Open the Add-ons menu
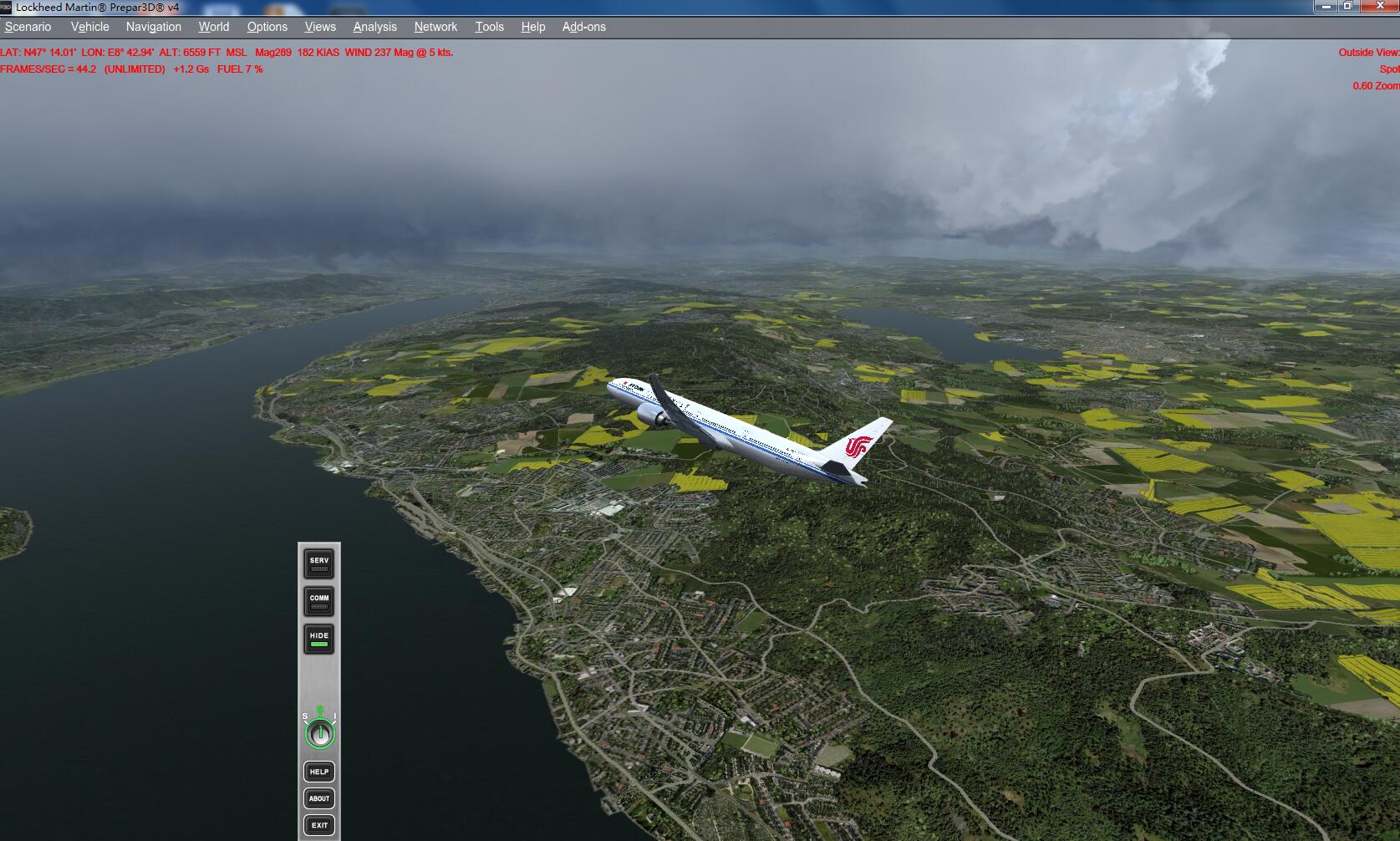 pyautogui.click(x=584, y=27)
